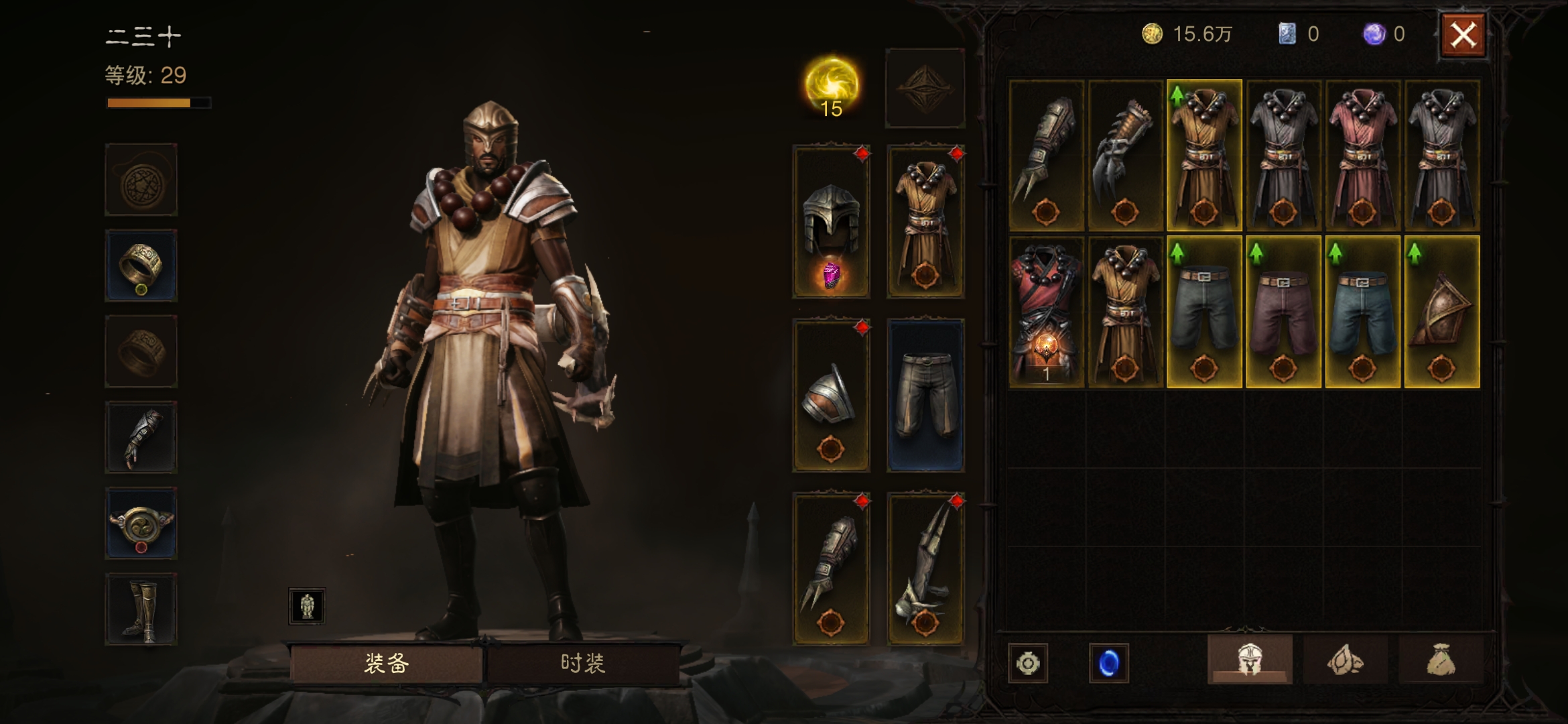Screen dimensions: 1568x724
Task: Open the pouch bag category tab
Action: (x=1440, y=660)
